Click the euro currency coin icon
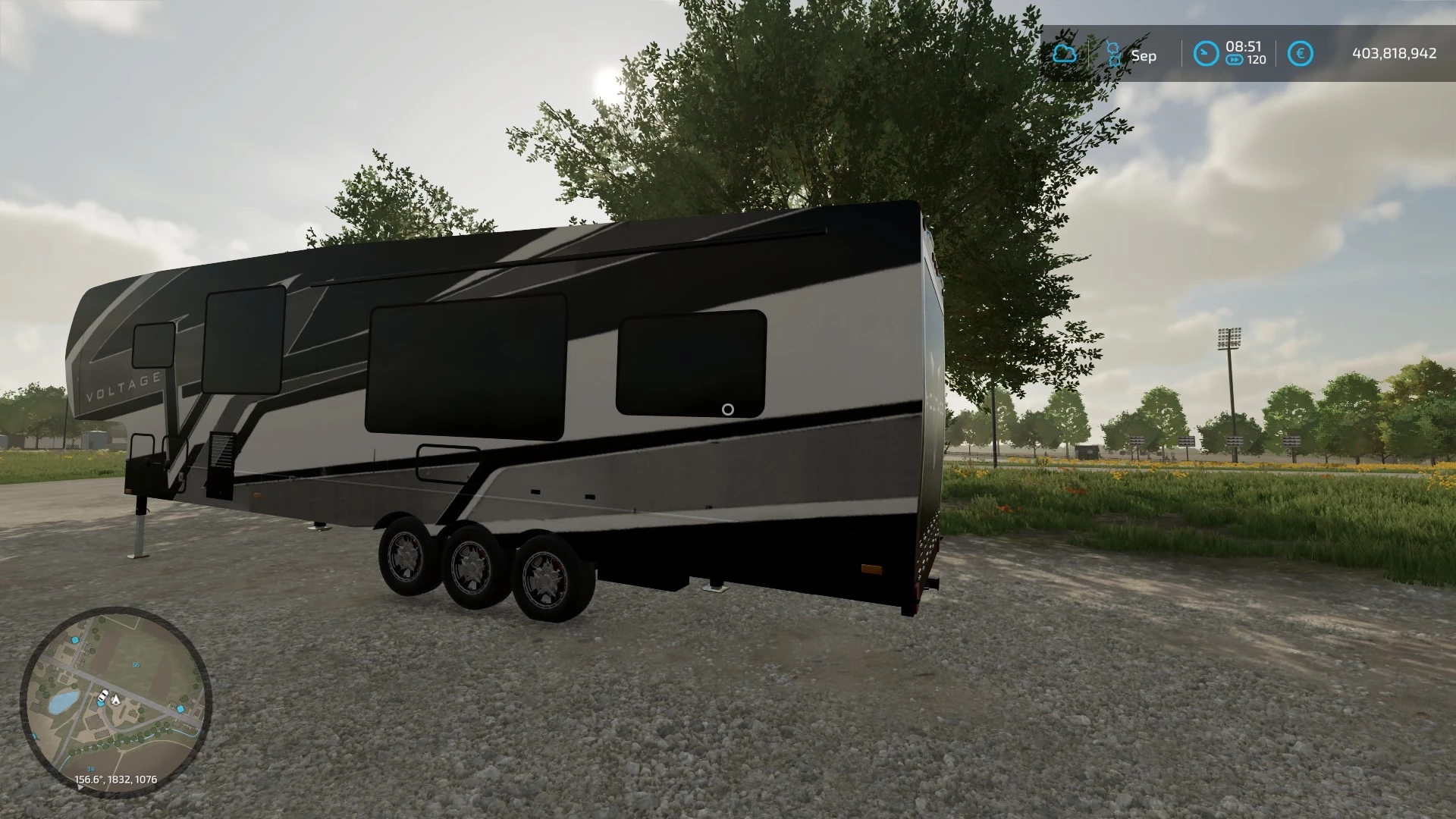 pyautogui.click(x=1301, y=52)
